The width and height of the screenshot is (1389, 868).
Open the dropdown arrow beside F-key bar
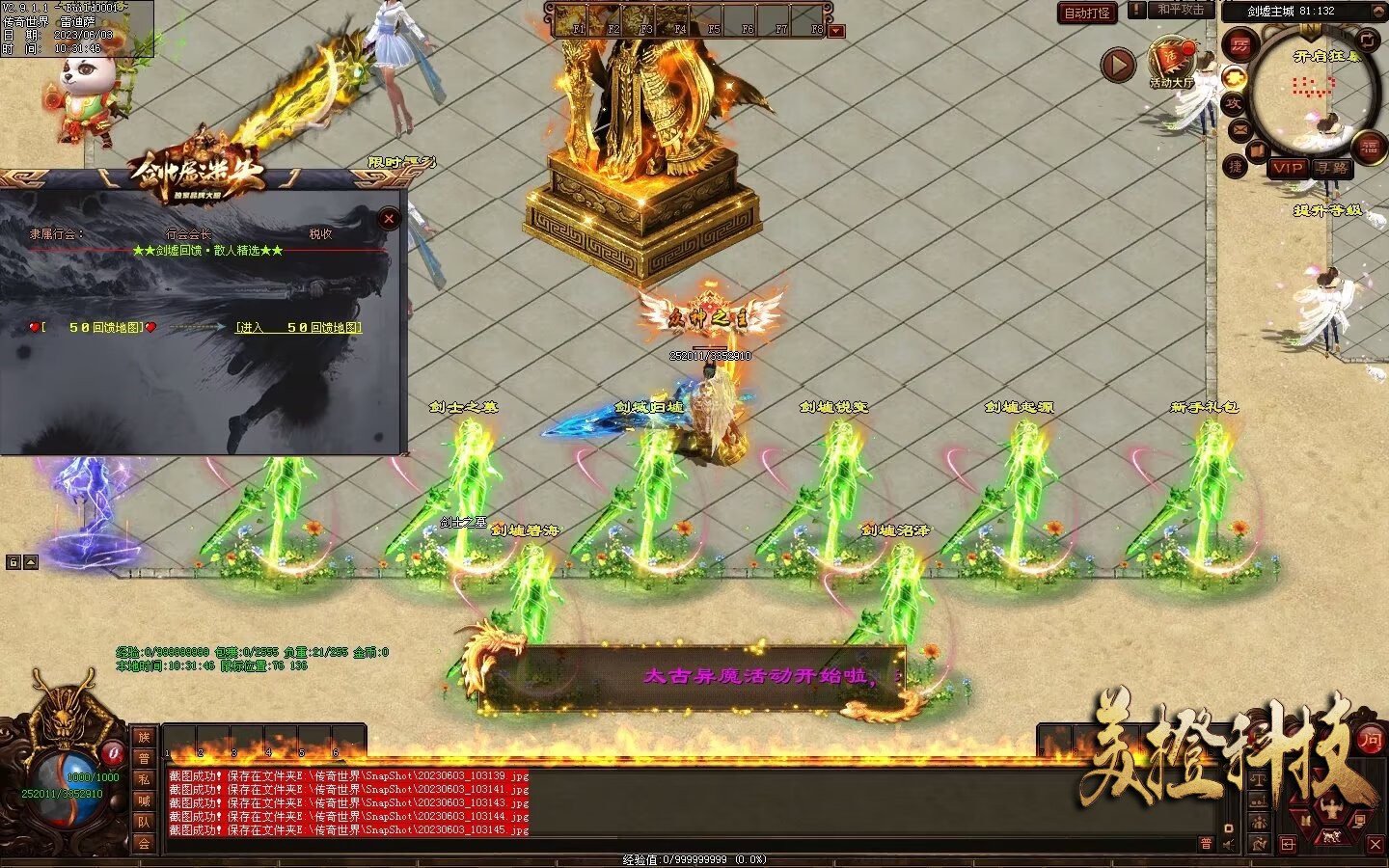[x=836, y=31]
